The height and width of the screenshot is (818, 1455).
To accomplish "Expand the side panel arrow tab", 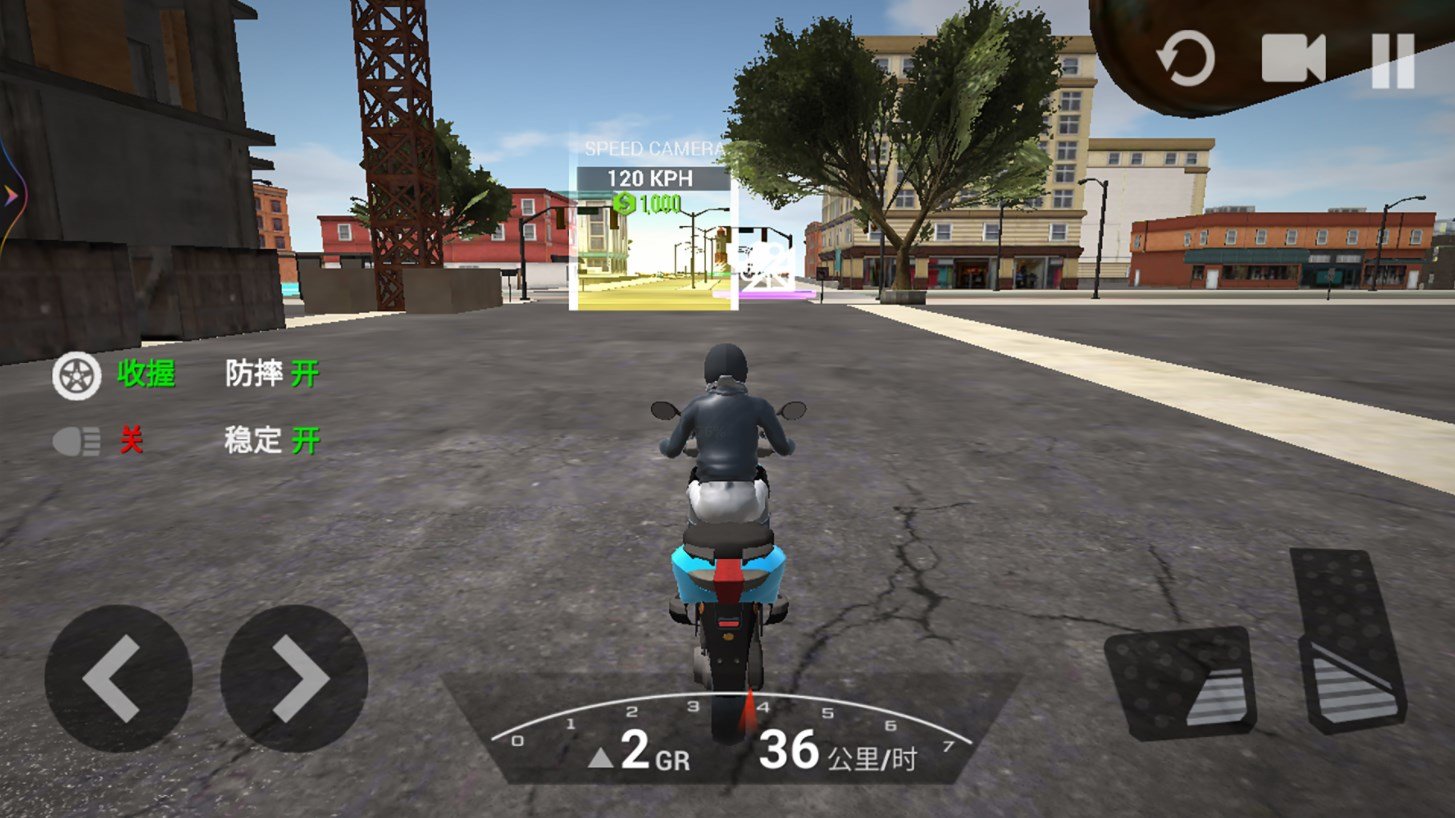I will point(9,195).
